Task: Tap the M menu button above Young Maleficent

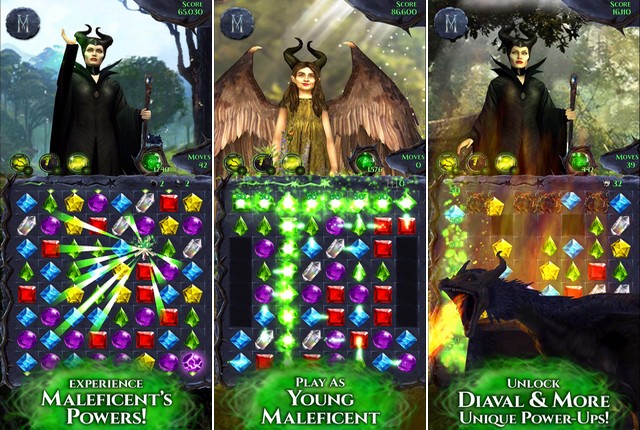Action: point(237,22)
